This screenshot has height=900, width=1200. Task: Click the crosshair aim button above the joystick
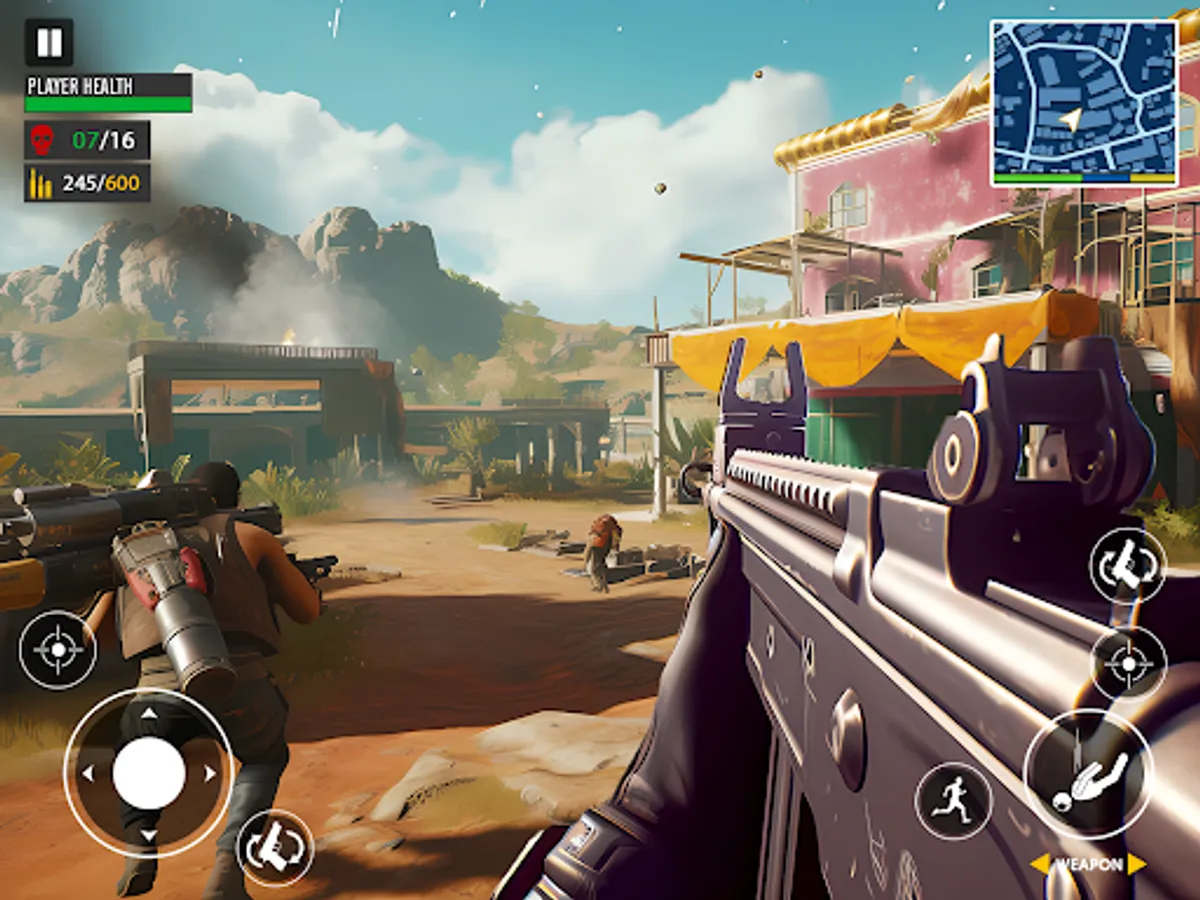(58, 650)
